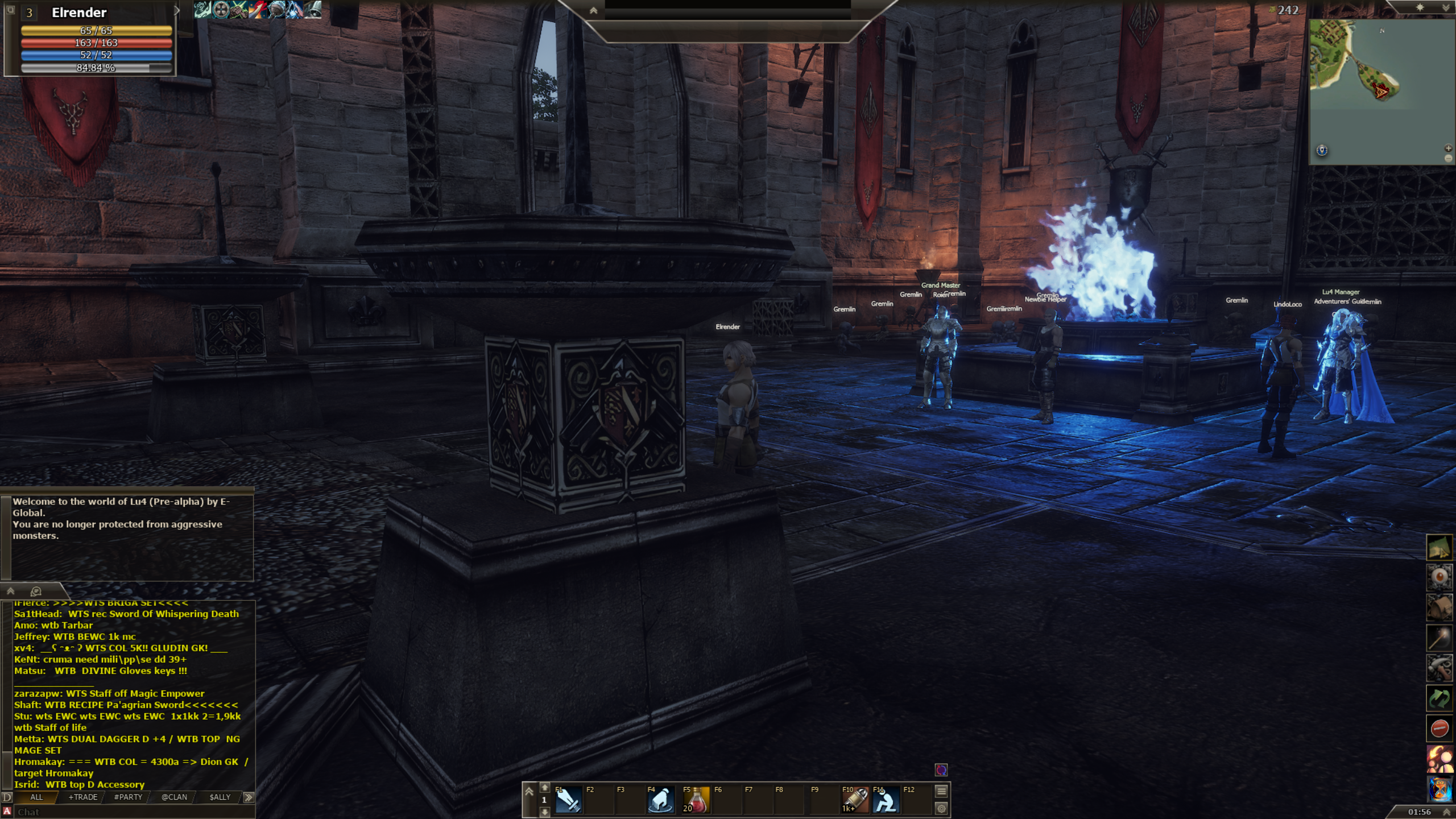
Task: Use the pick-up hand action in F4
Action: pyautogui.click(x=660, y=800)
